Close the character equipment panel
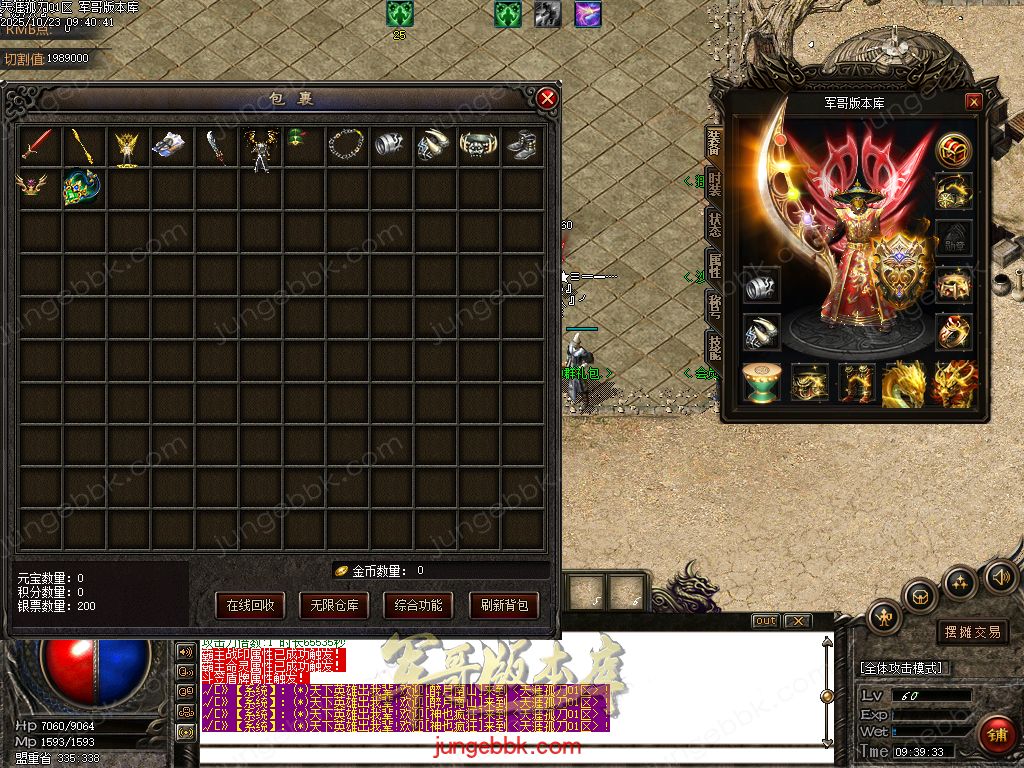The width and height of the screenshot is (1024, 768). (973, 102)
